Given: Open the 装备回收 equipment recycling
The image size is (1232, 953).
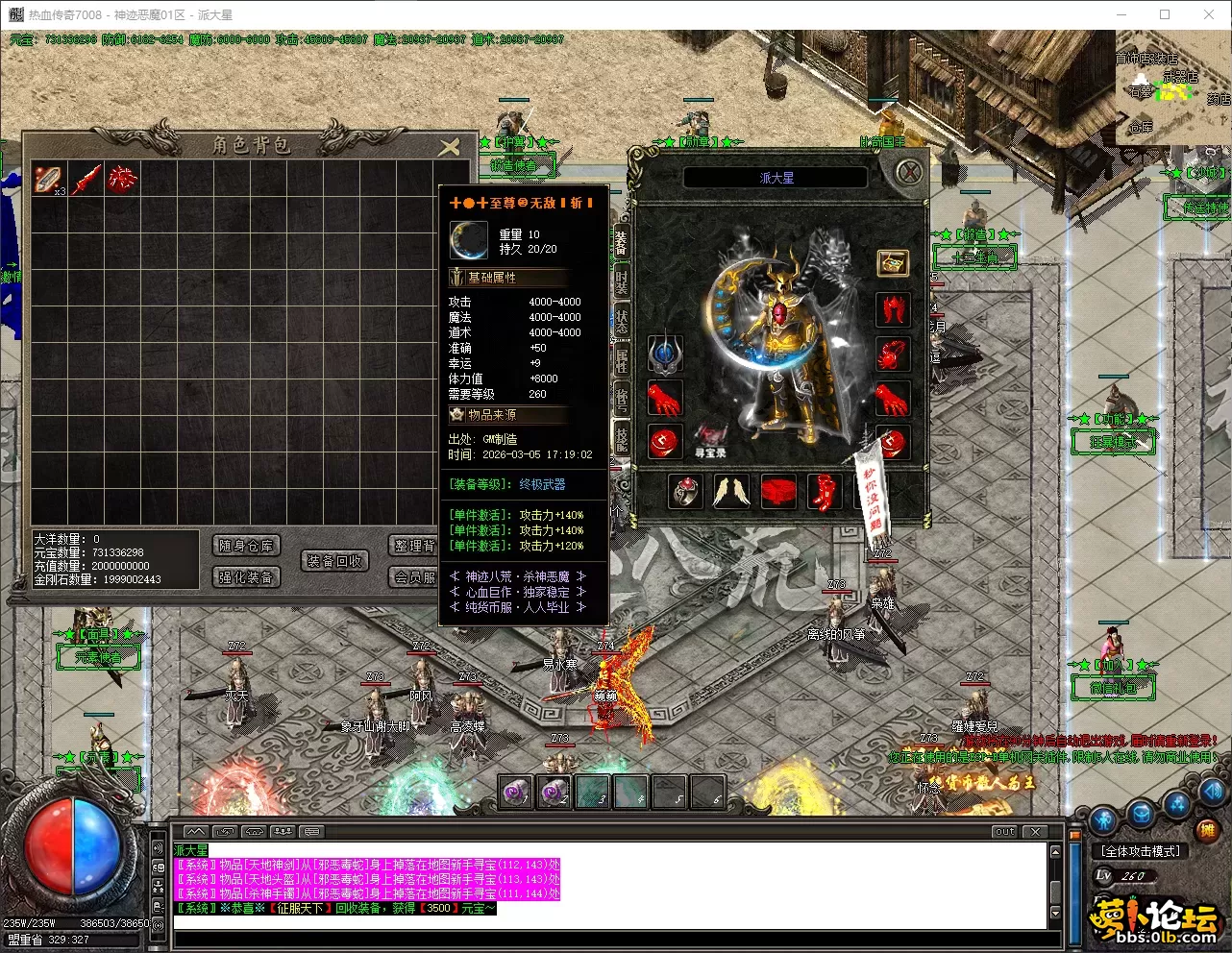Looking at the screenshot, I should pyautogui.click(x=334, y=561).
